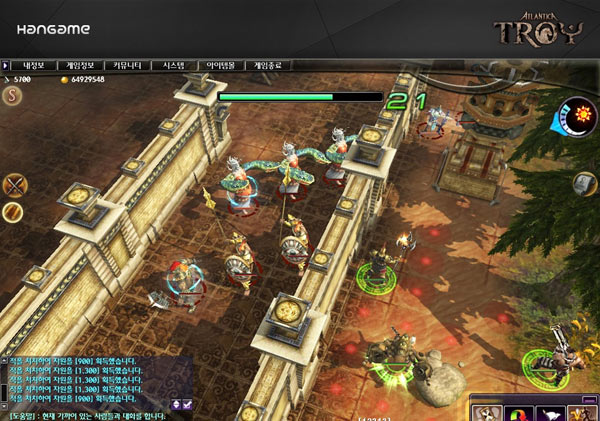
Task: Open the round grey stone icon
Action: [x=585, y=184]
